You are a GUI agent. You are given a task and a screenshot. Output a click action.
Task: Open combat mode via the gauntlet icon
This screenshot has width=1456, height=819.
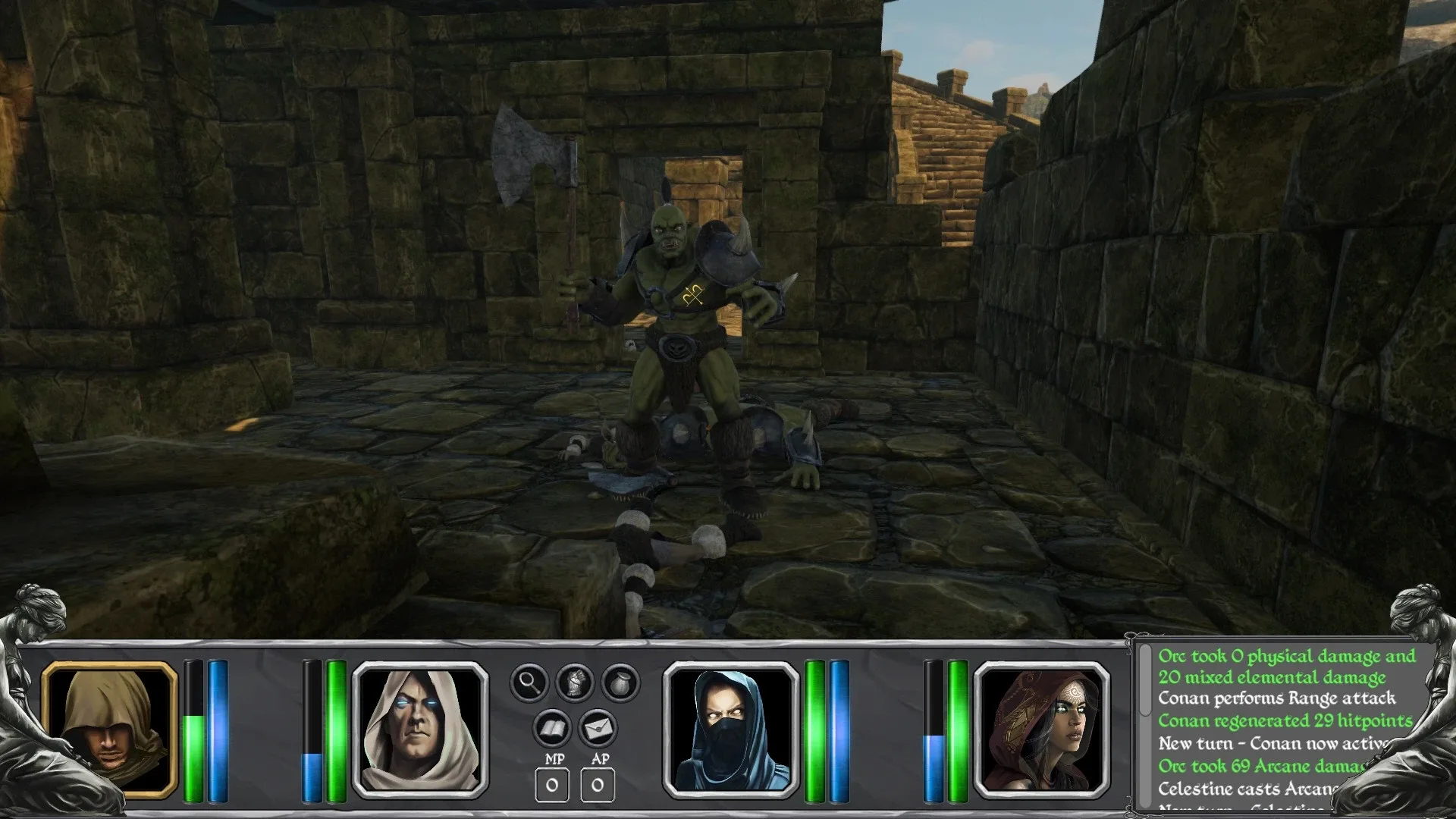576,681
